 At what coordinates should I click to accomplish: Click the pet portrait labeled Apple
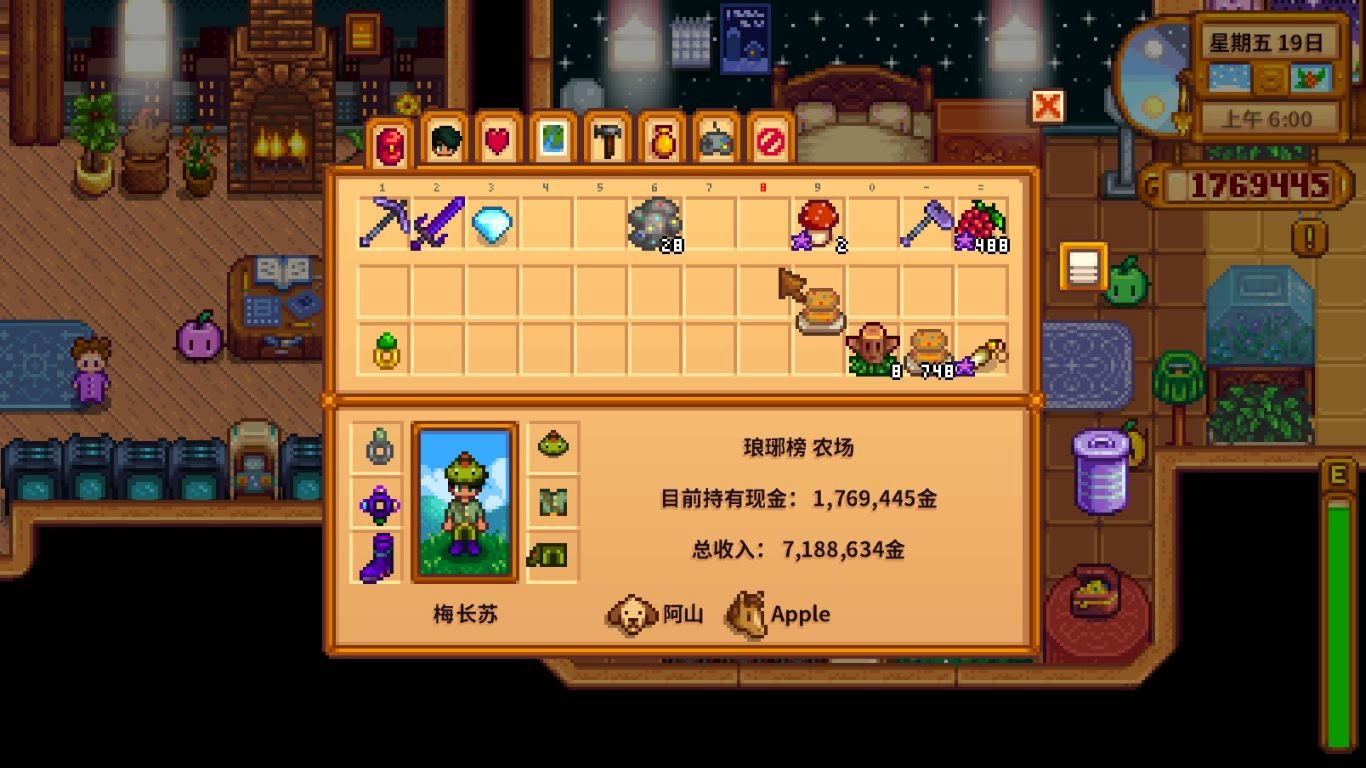coord(745,614)
